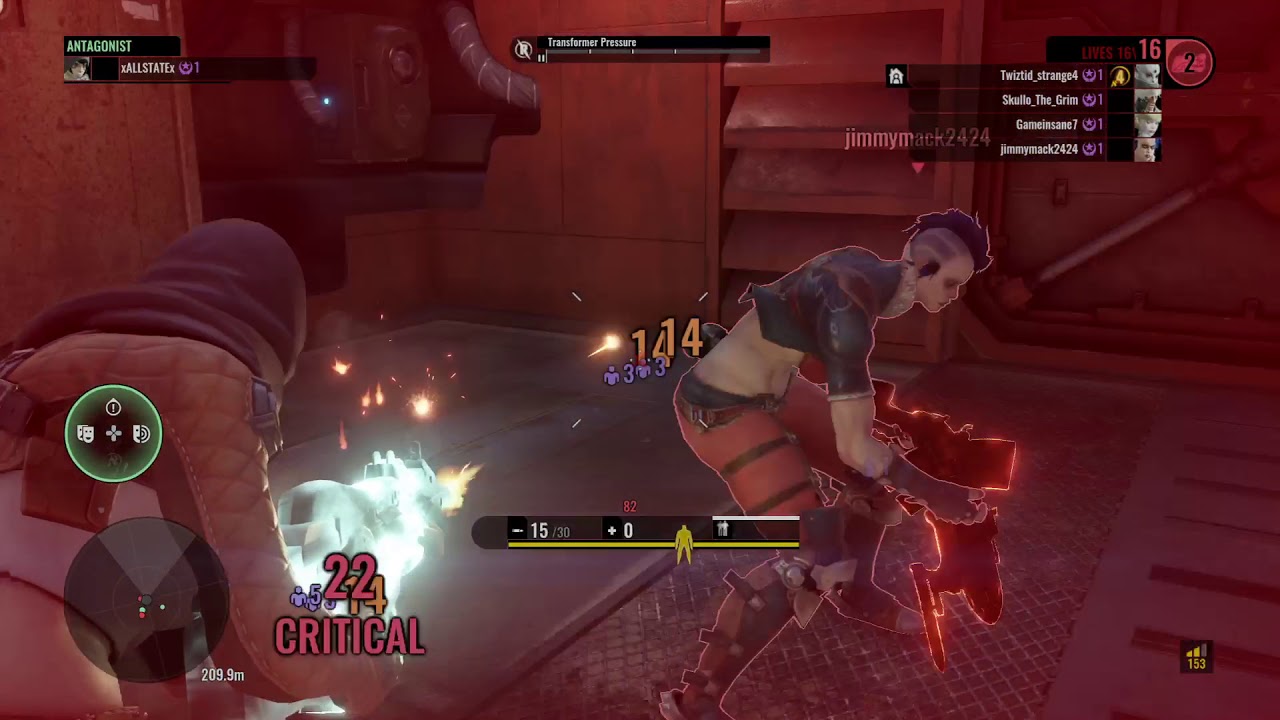Click the yellow character silhouette on the health bar
Viewport: 1280px width, 720px height.
[x=684, y=541]
